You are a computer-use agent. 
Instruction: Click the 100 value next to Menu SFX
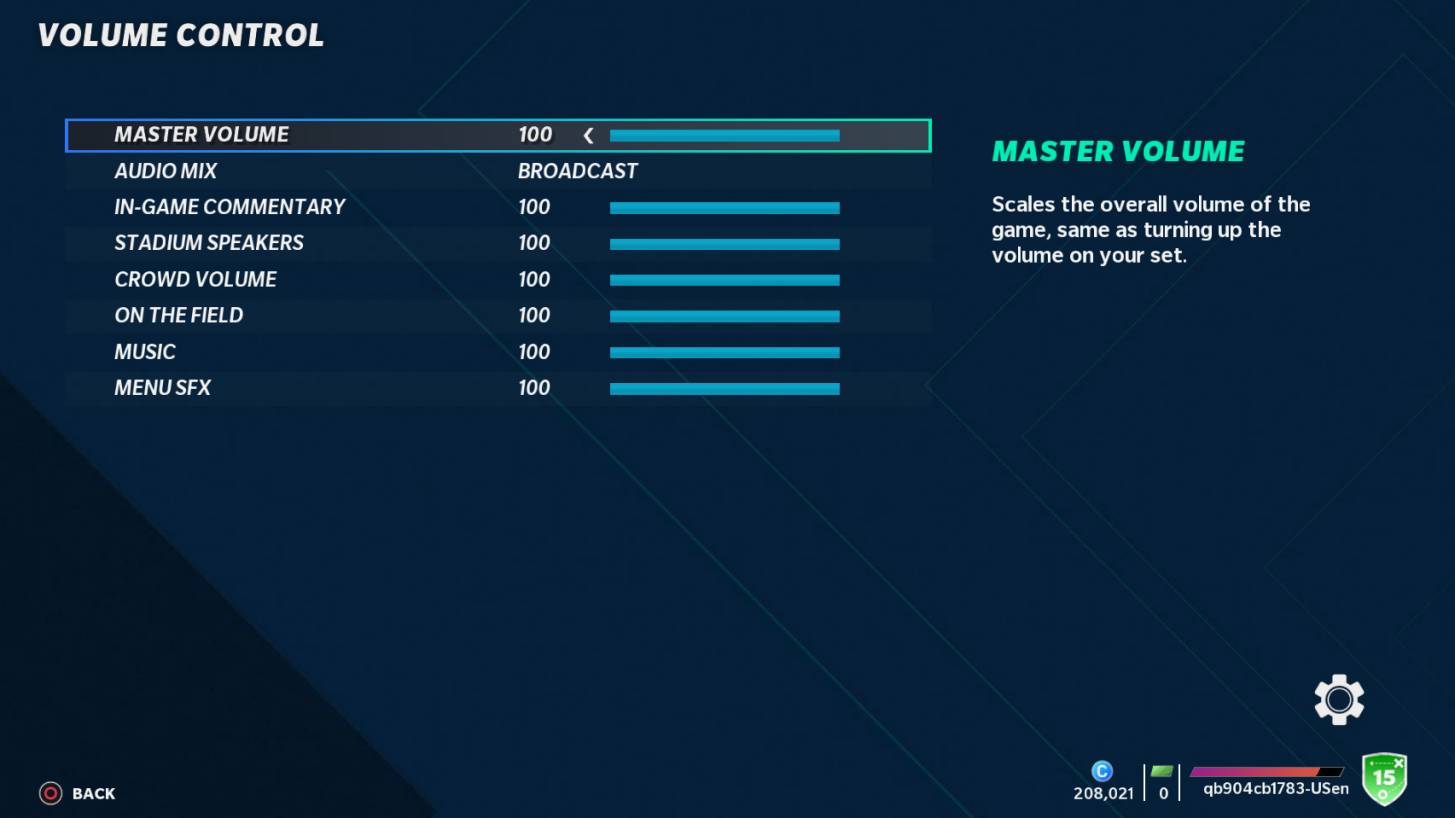click(534, 388)
